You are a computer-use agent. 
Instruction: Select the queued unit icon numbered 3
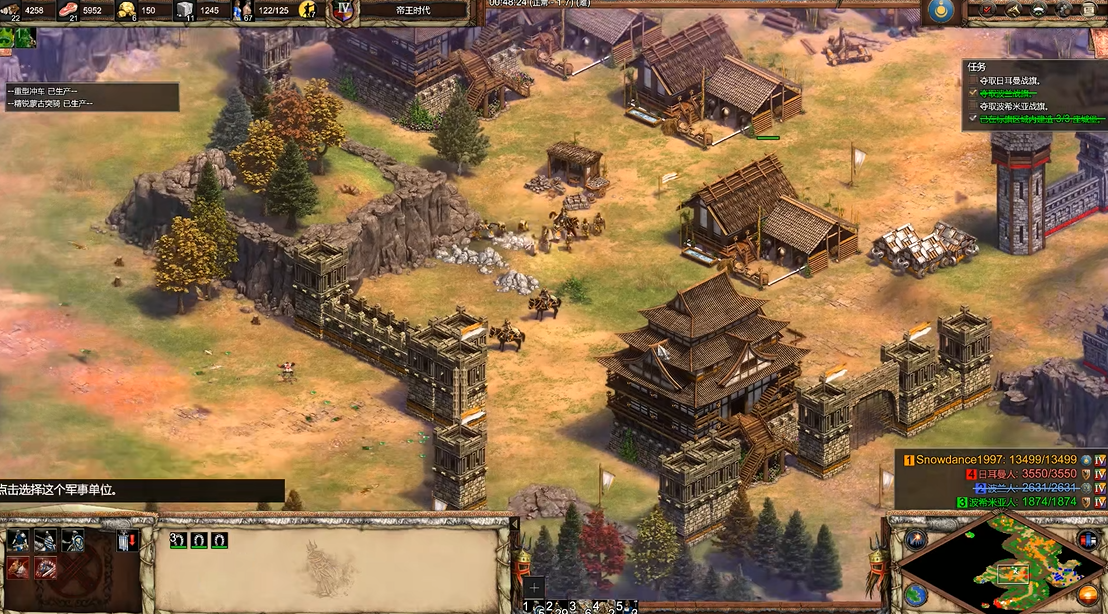coord(178,540)
